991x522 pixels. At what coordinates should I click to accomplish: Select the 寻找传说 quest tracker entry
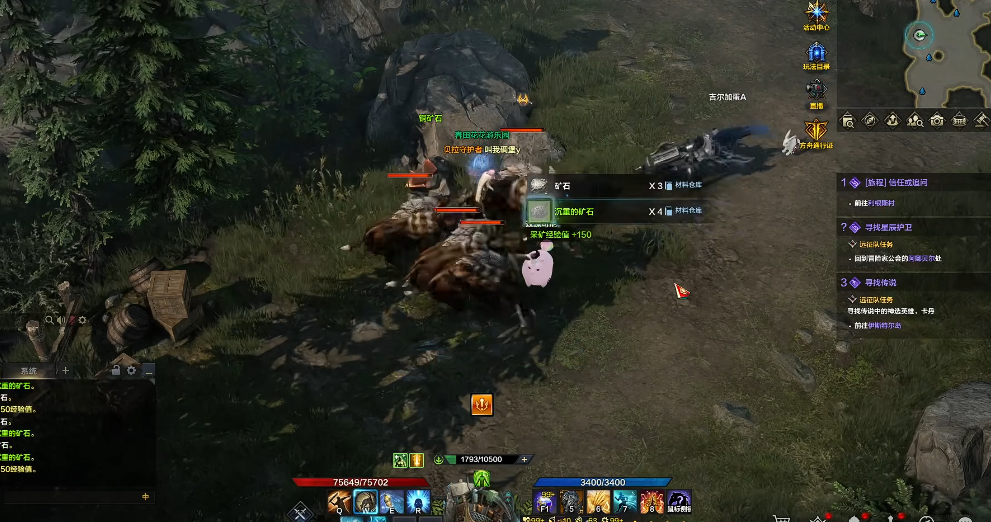pyautogui.click(x=880, y=282)
